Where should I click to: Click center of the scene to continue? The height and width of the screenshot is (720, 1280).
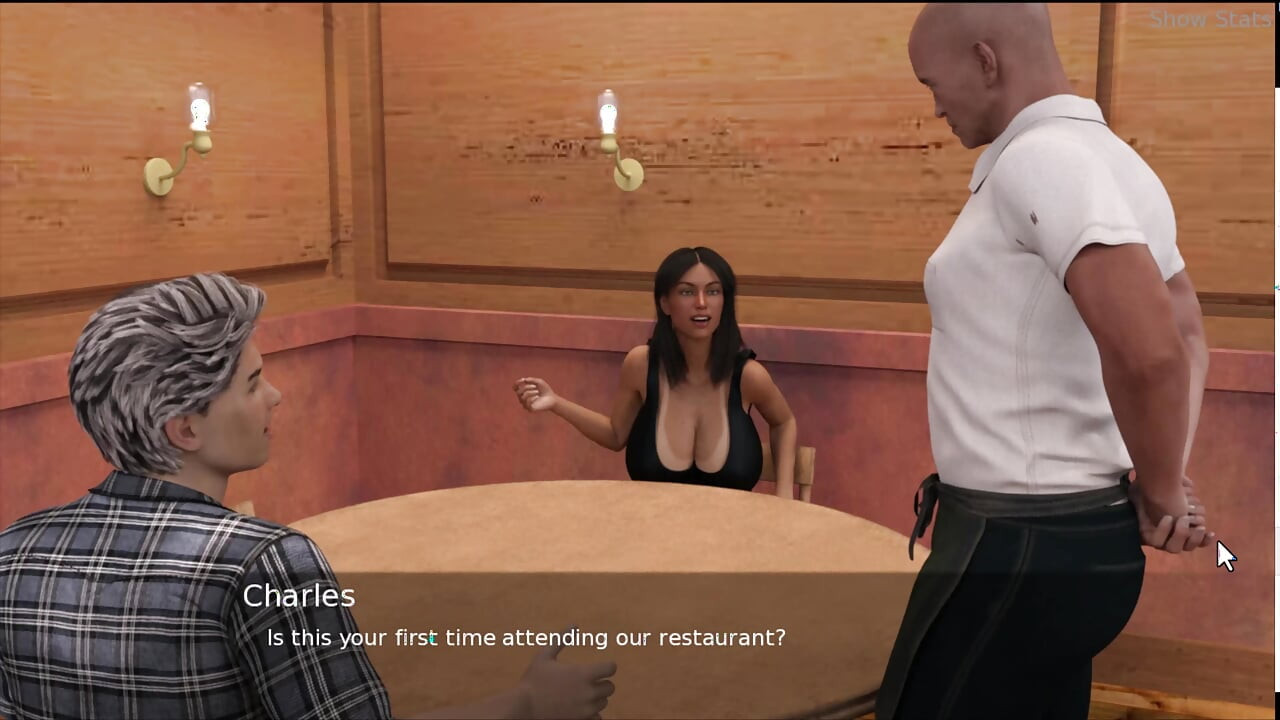[640, 360]
